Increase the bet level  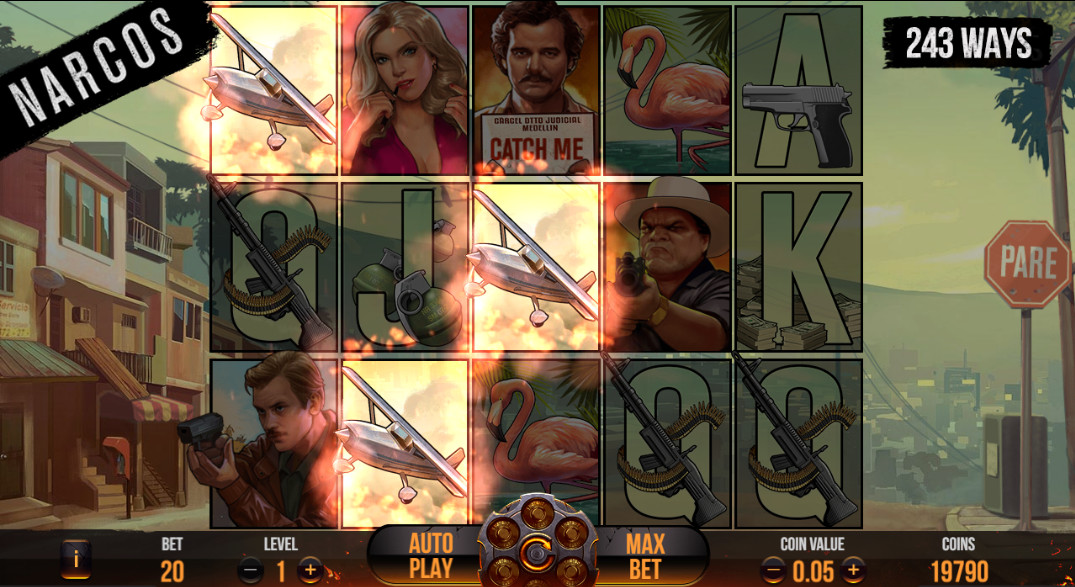[311, 571]
